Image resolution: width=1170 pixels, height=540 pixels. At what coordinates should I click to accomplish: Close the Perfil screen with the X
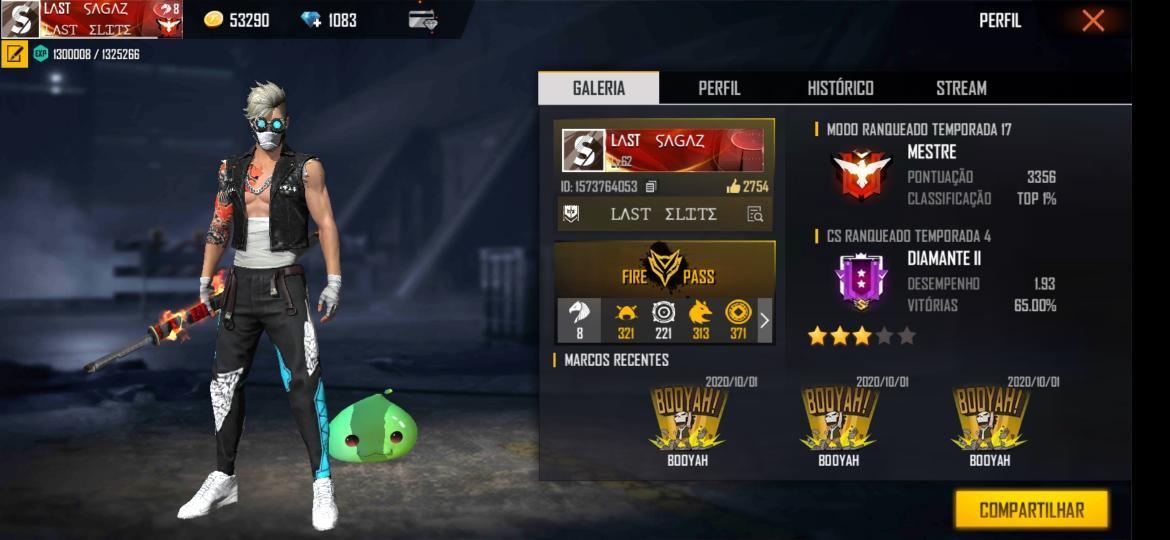[x=1093, y=20]
